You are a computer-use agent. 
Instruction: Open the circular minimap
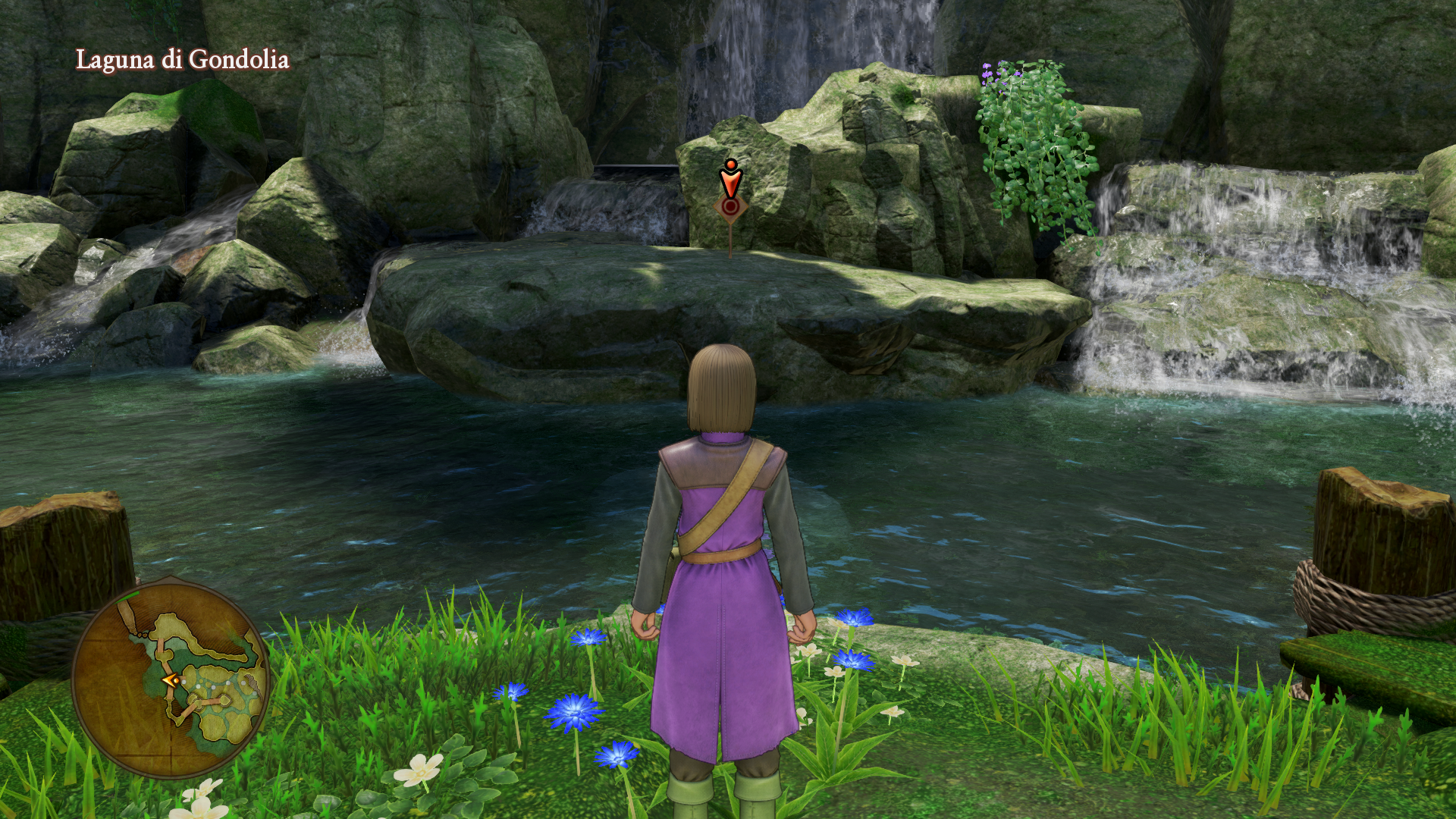(171, 679)
